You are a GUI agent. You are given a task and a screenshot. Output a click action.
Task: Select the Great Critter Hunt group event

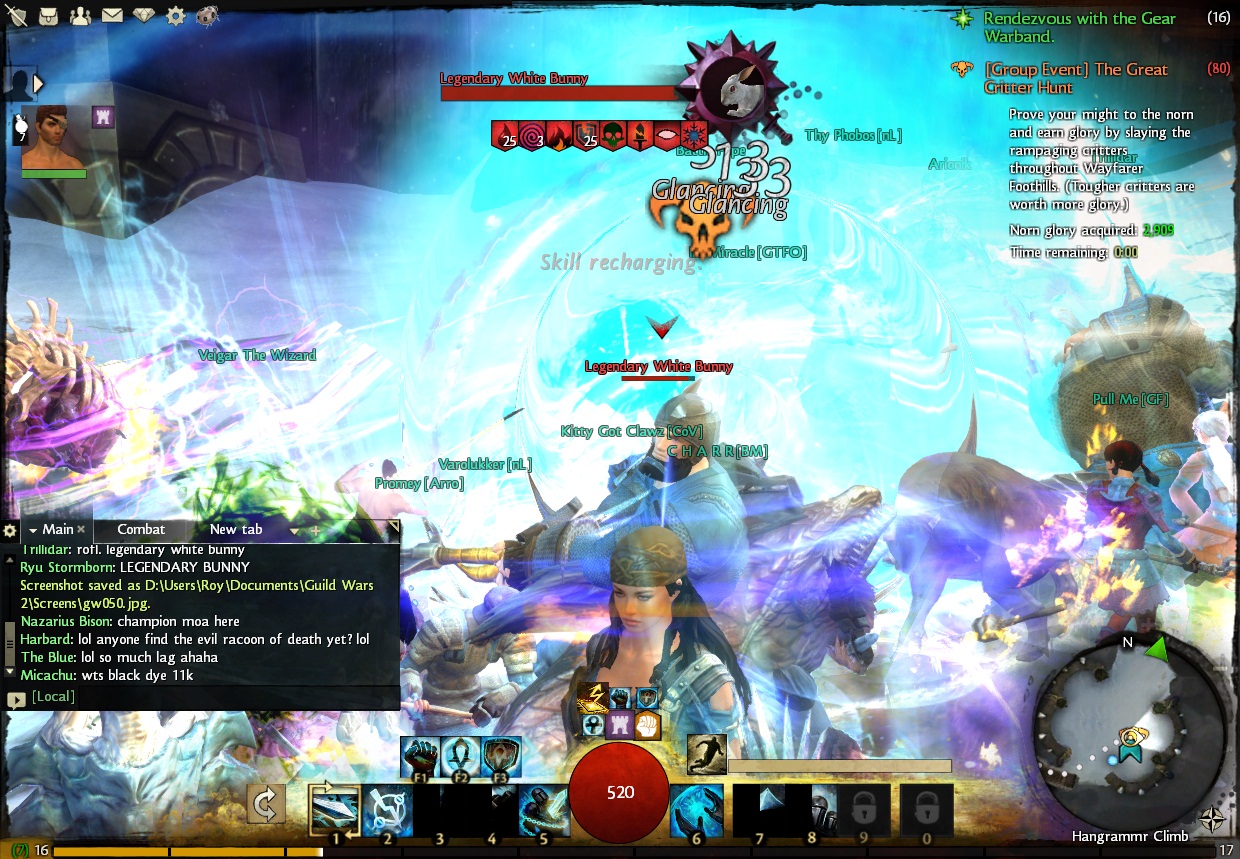coord(1075,78)
